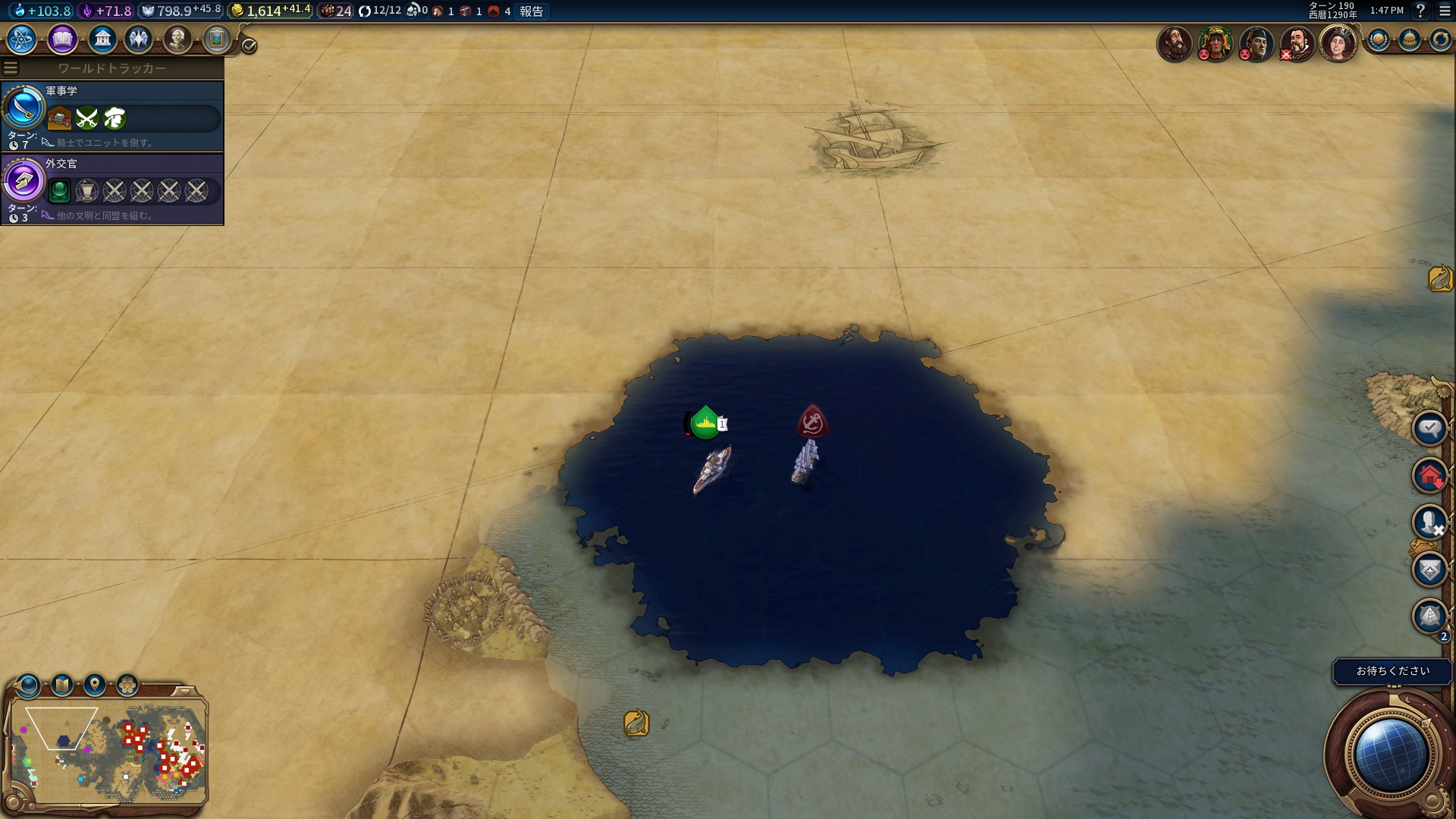
Task: Open the Great People bust icon
Action: click(177, 39)
